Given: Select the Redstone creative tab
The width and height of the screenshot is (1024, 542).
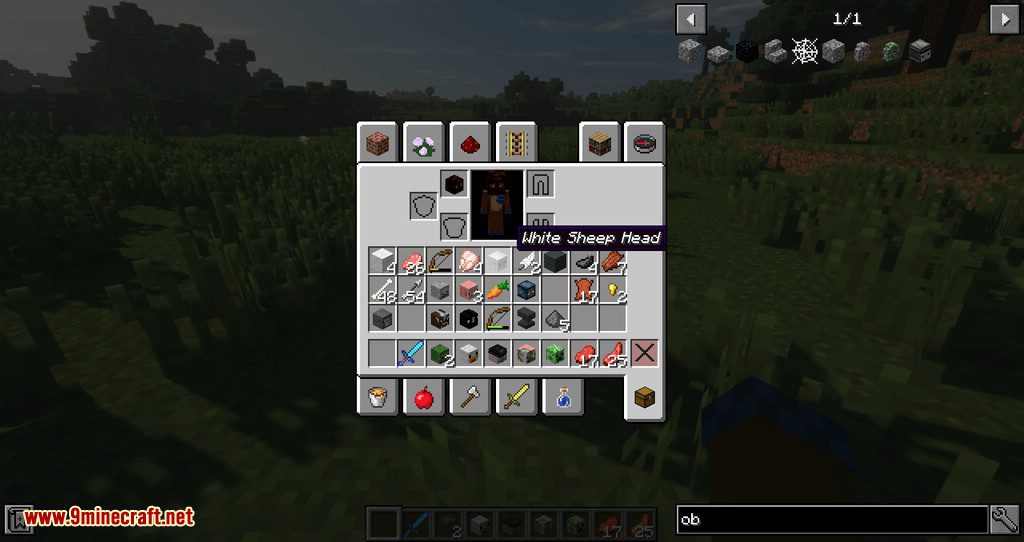Looking at the screenshot, I should tap(468, 143).
